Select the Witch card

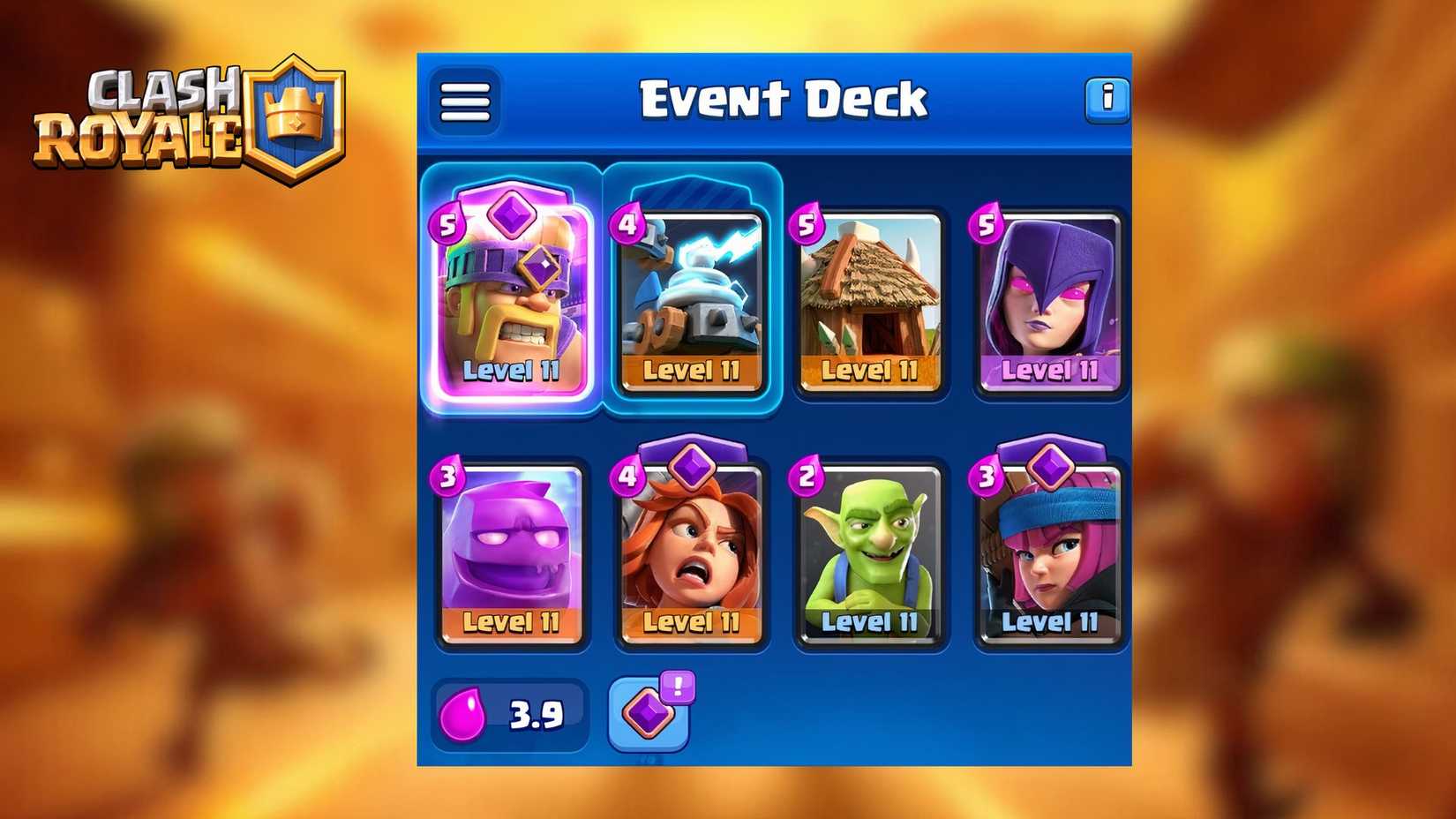[1050, 300]
